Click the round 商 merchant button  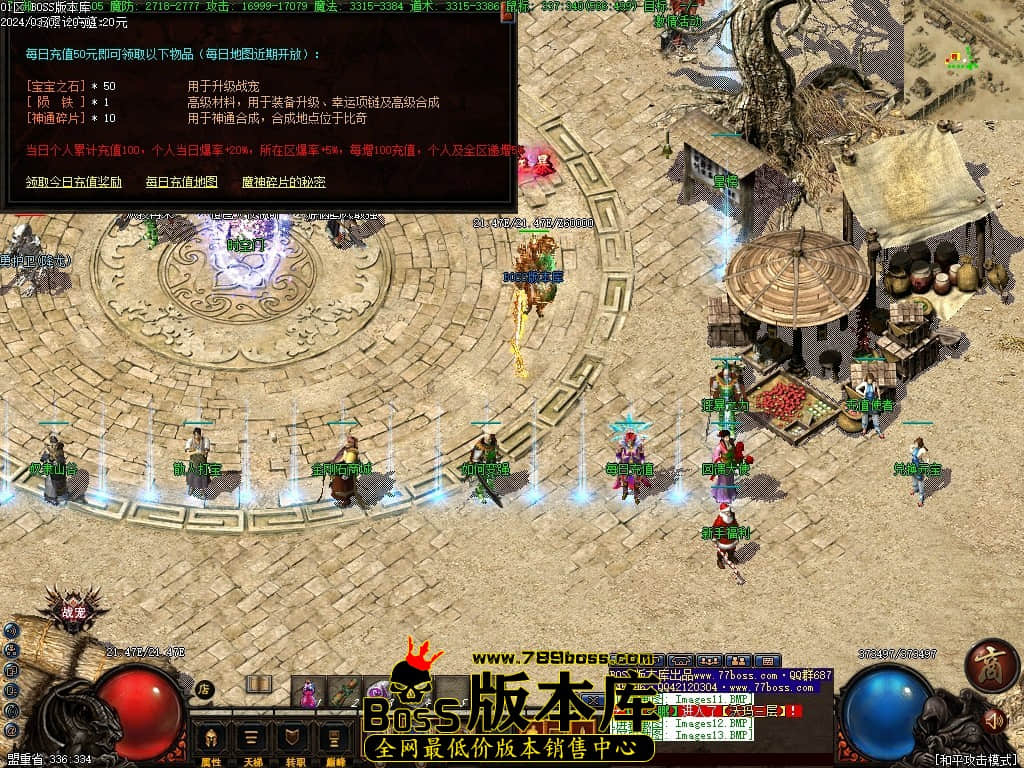[x=992, y=664]
